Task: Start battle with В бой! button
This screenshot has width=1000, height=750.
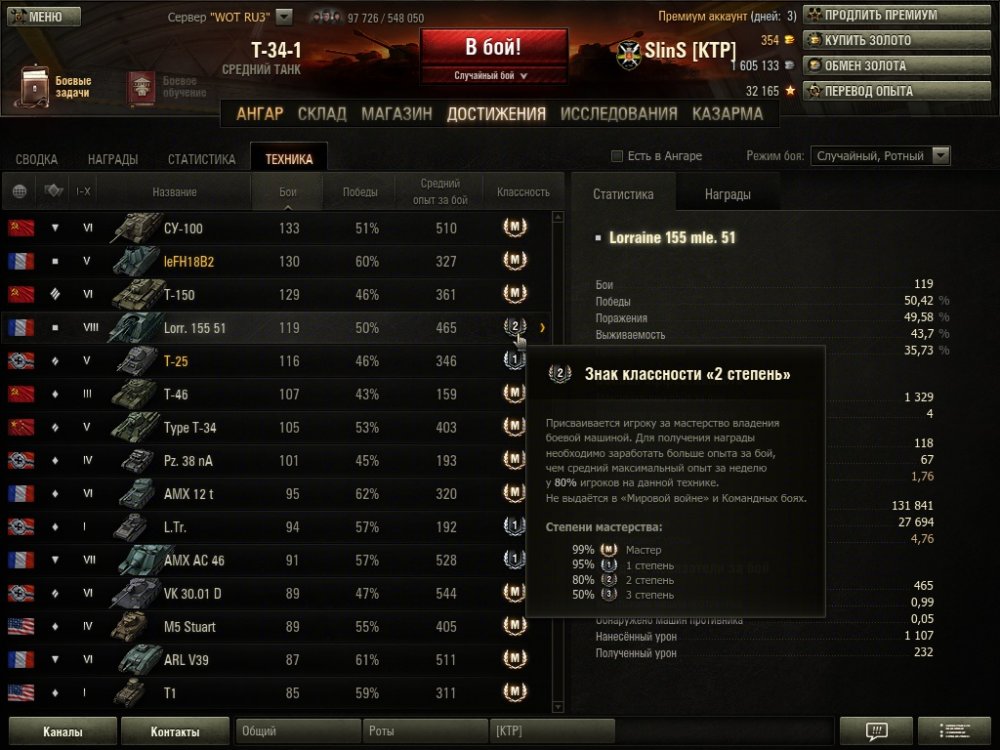Action: pos(493,49)
